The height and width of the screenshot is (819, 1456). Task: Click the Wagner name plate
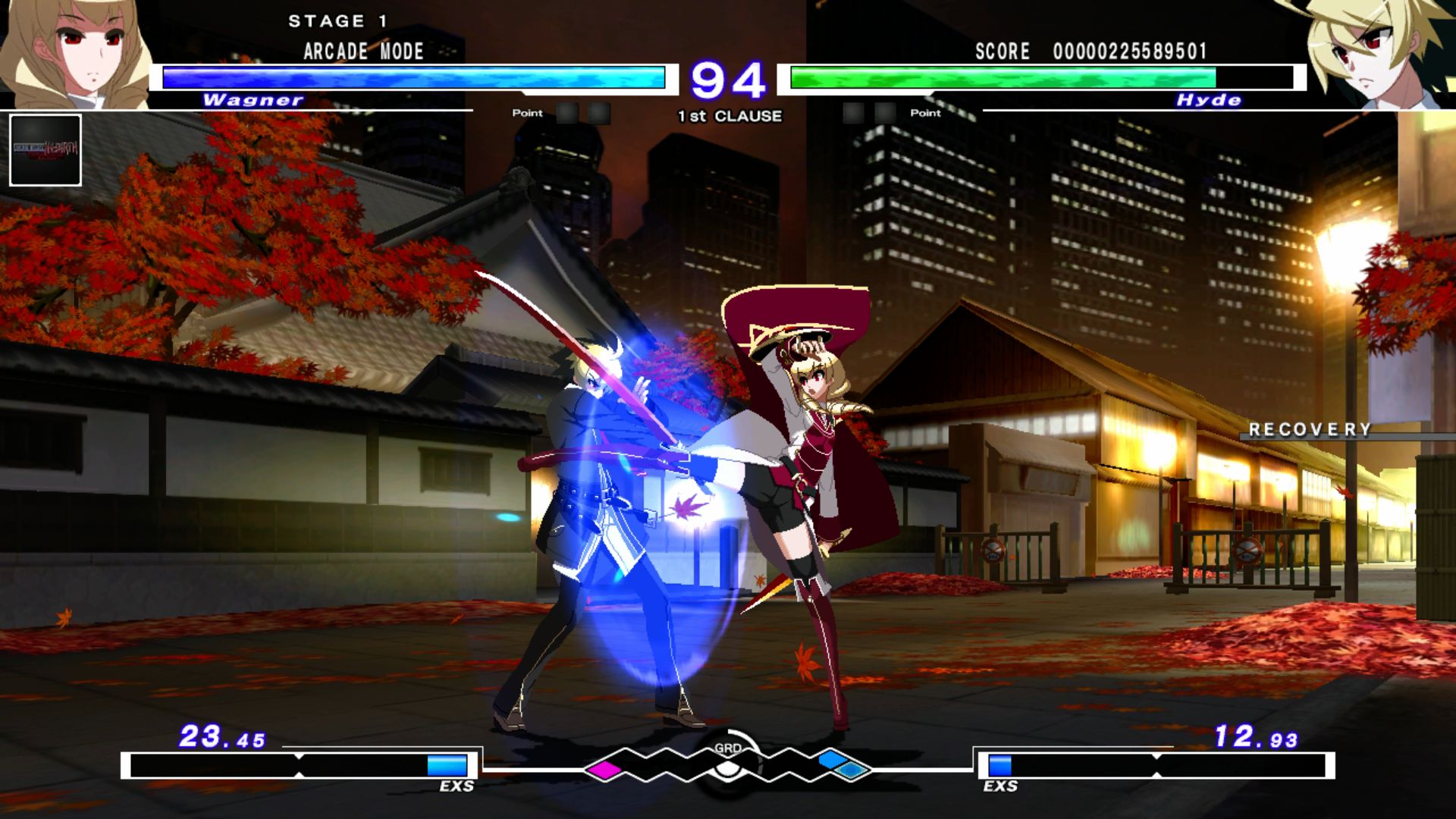tap(253, 99)
